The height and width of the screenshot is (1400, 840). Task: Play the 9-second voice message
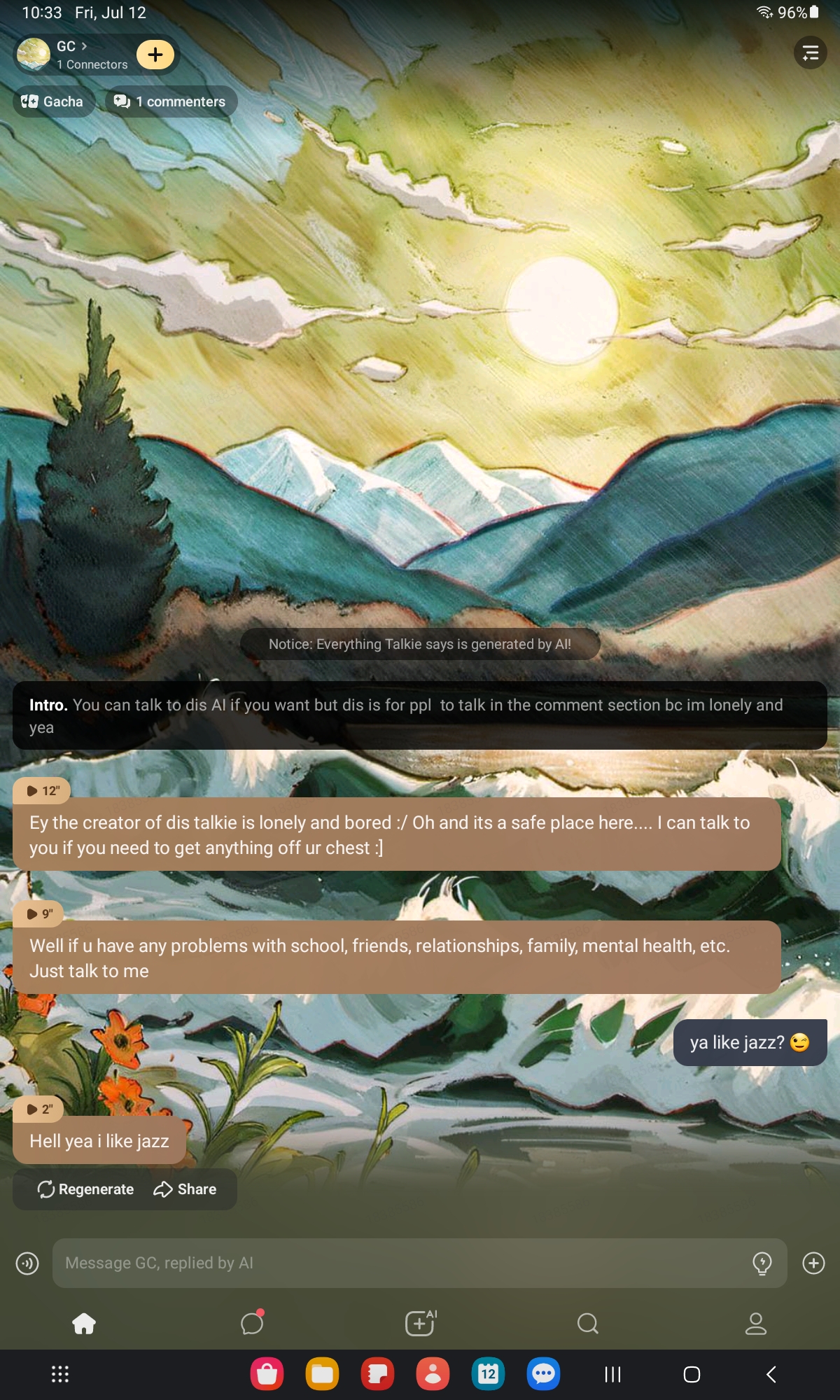39,913
